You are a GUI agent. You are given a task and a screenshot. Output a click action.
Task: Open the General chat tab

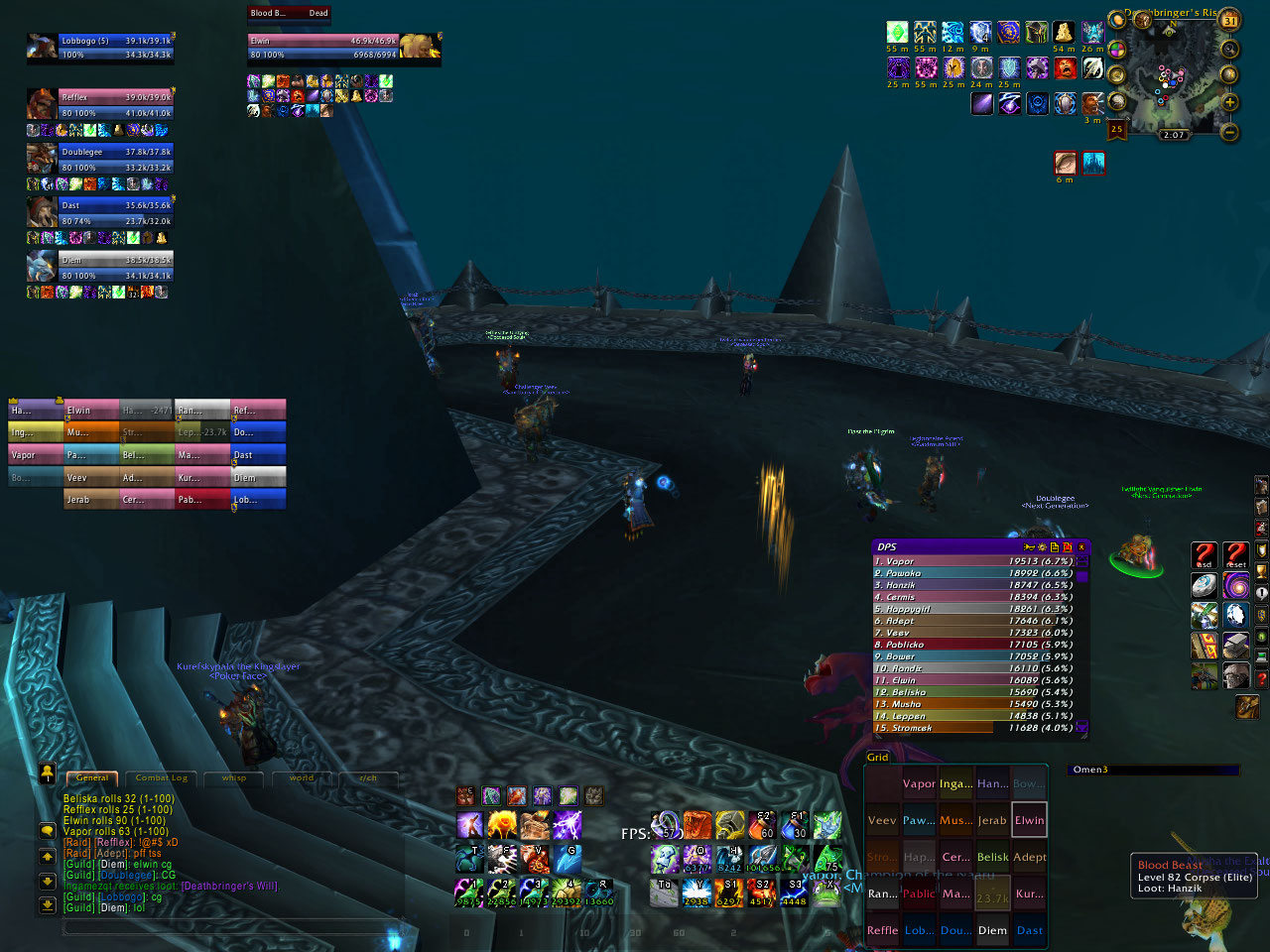tap(92, 778)
